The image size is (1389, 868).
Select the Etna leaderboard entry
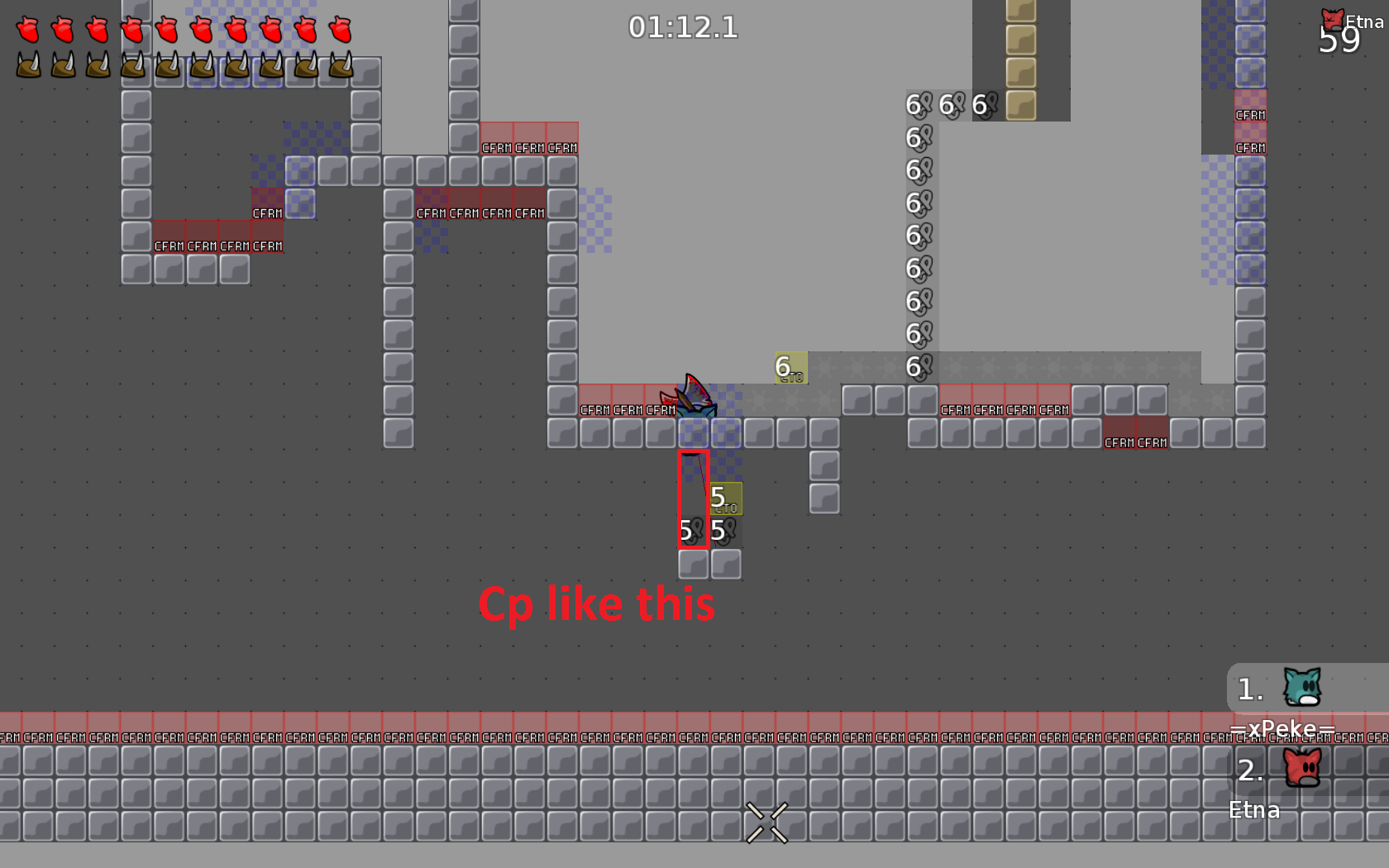pos(1253,809)
